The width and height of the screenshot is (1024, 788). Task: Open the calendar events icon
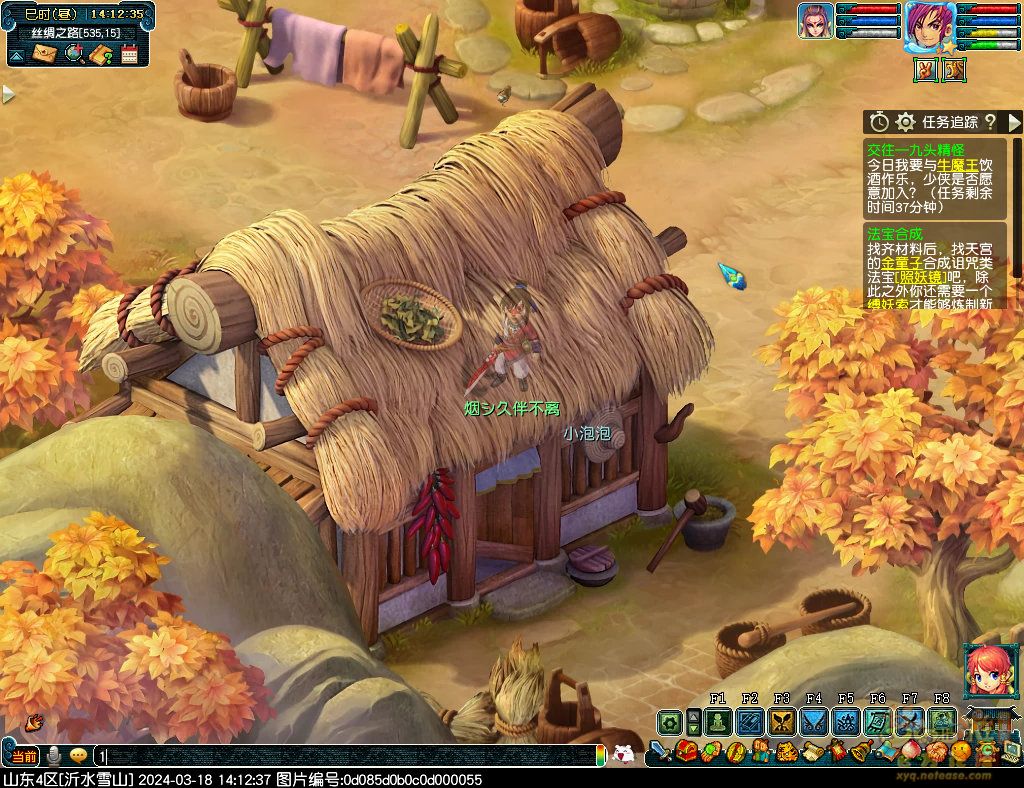129,54
